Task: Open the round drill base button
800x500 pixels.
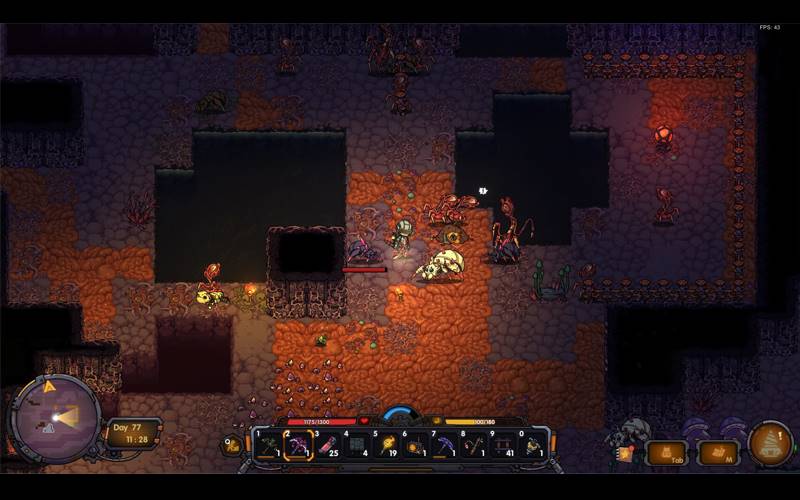Action: pyautogui.click(x=771, y=443)
